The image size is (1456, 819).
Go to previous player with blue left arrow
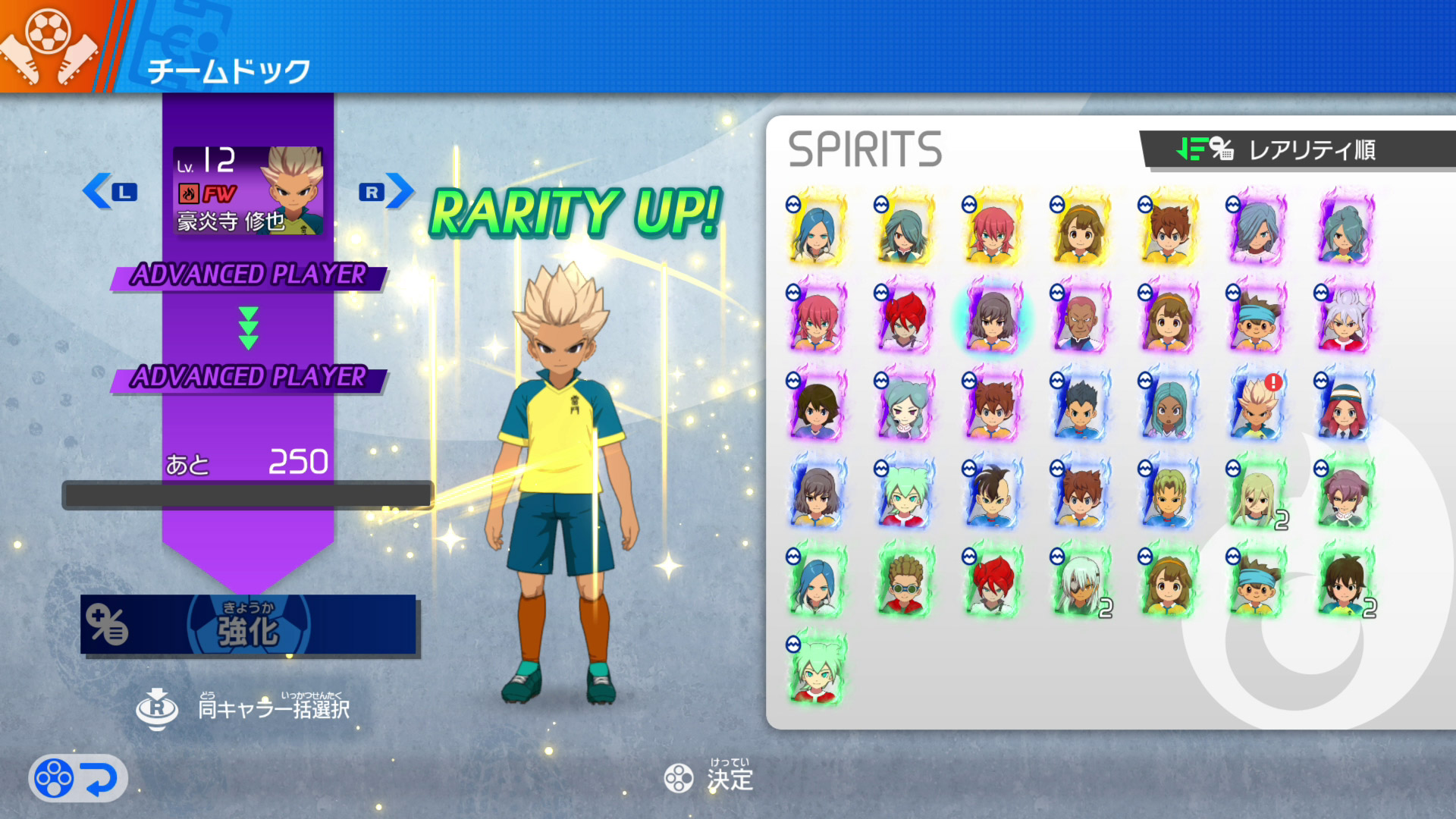coord(108,191)
